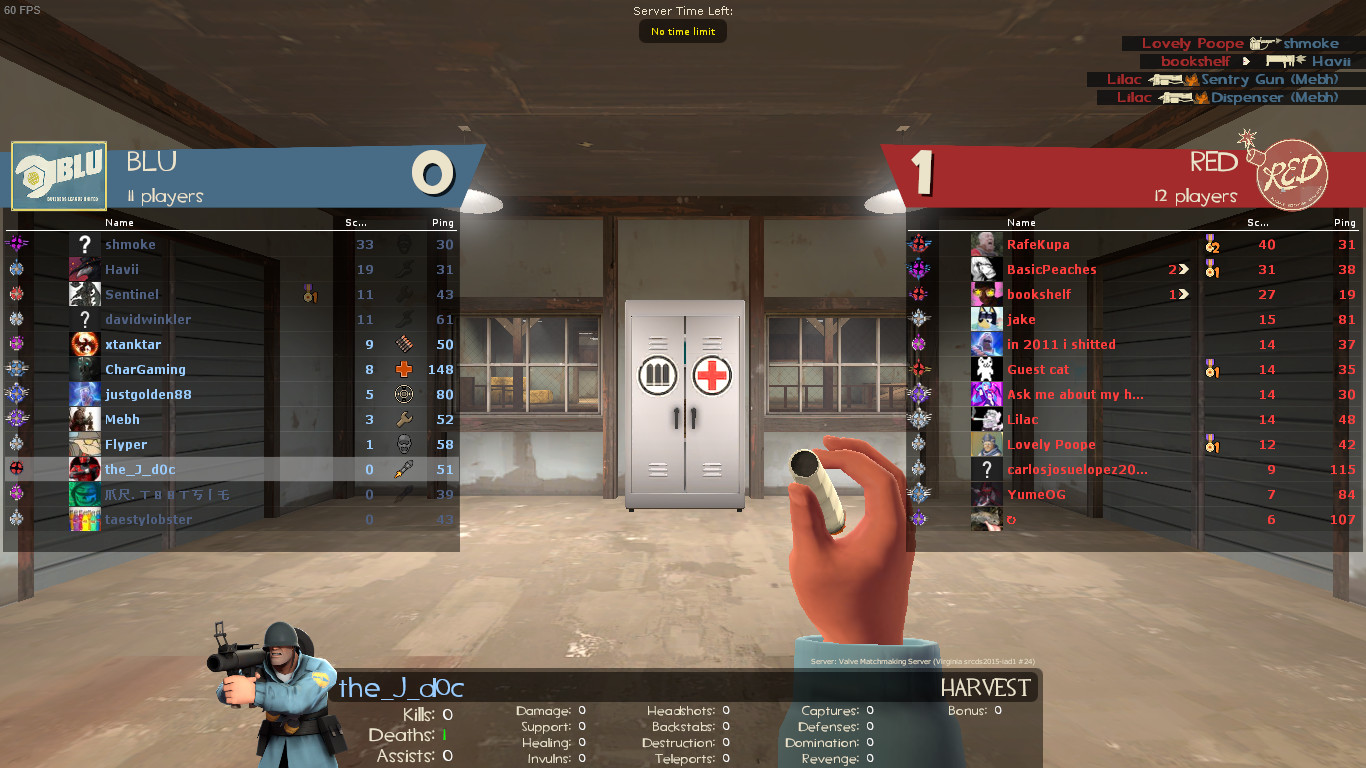Click the Heavy minigun icon next to justgolden88
The width and height of the screenshot is (1366, 768).
[404, 394]
